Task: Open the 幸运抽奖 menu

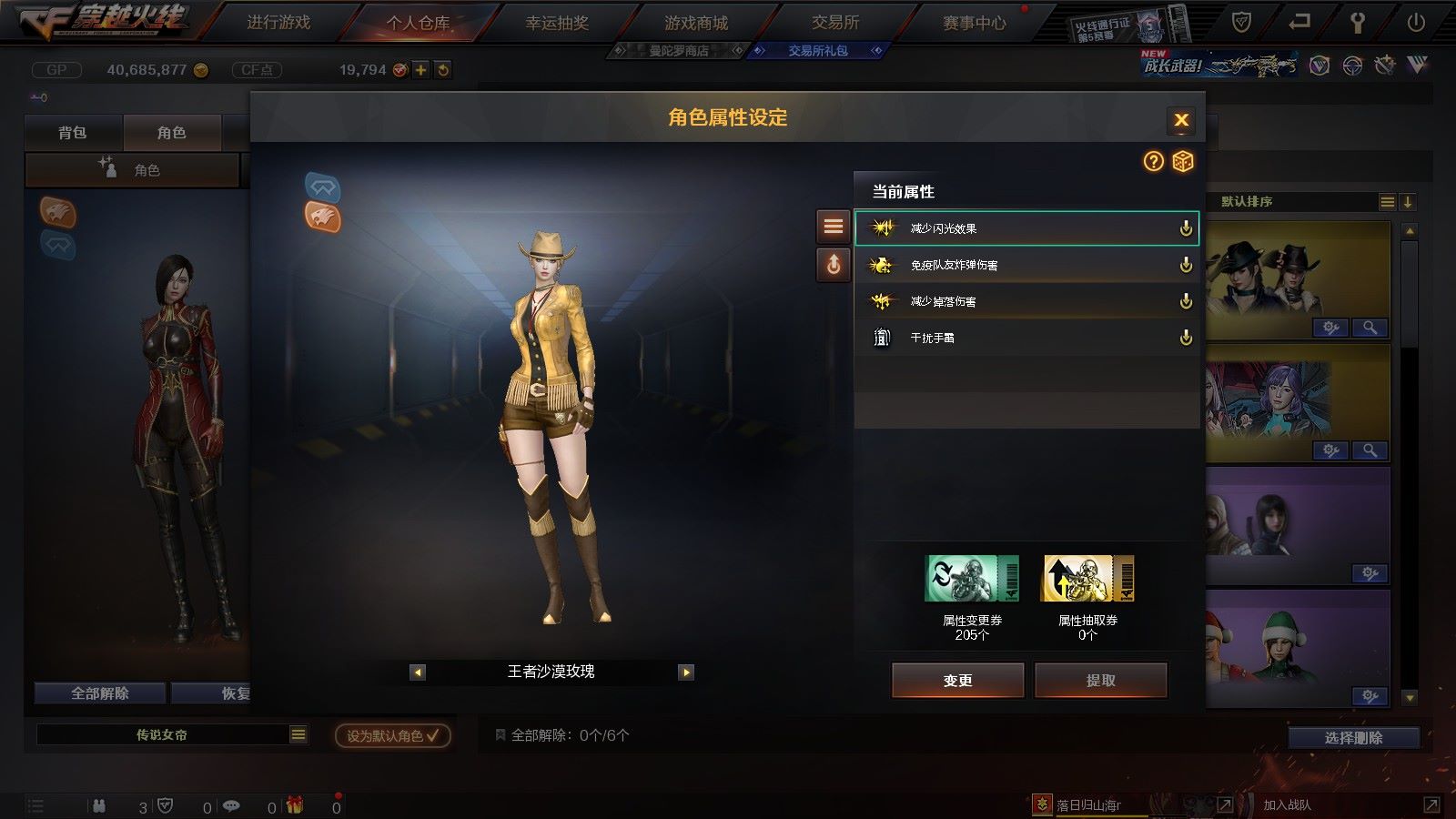Action: 557,23
